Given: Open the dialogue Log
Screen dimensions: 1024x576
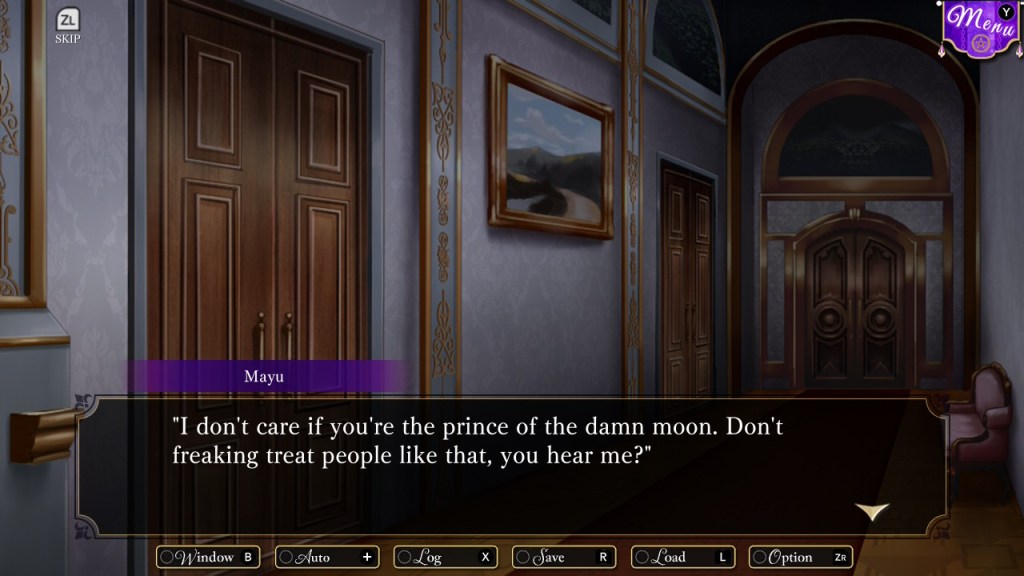Looking at the screenshot, I should [x=445, y=557].
